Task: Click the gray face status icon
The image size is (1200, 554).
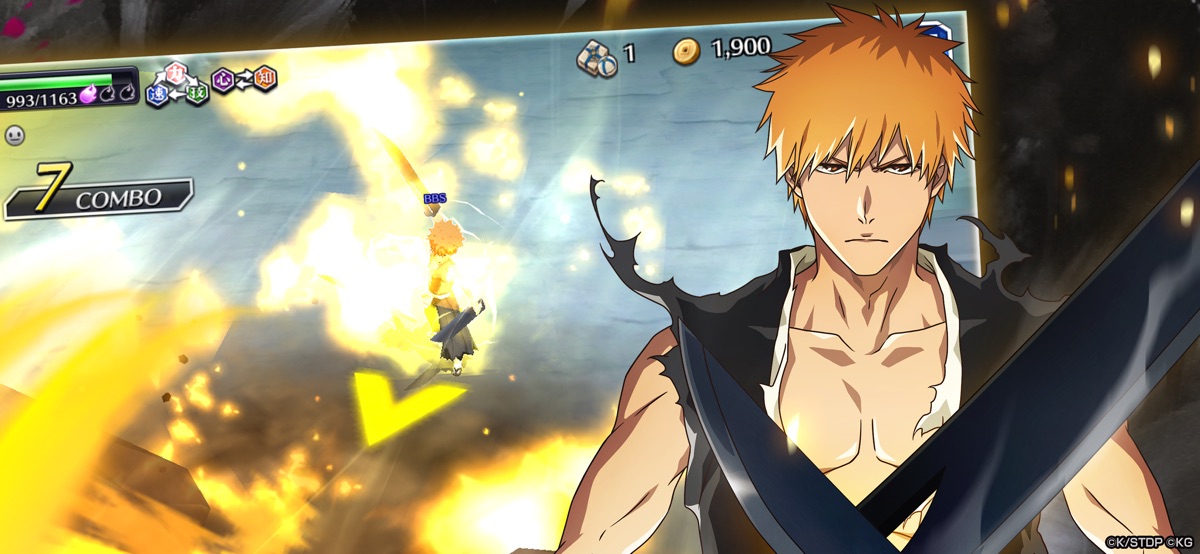Action: [14, 133]
